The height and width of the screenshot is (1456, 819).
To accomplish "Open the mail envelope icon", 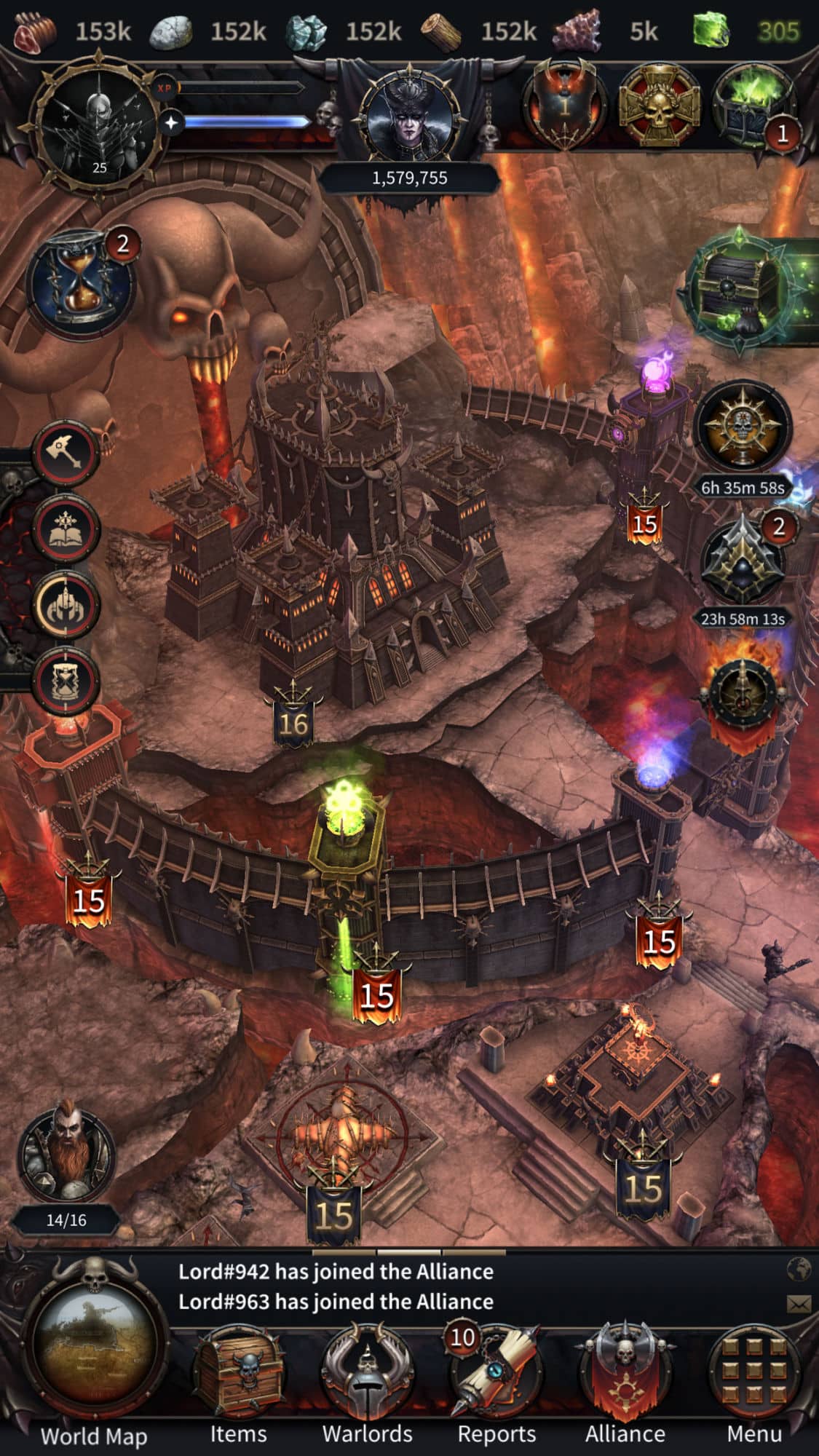I will [x=799, y=1302].
